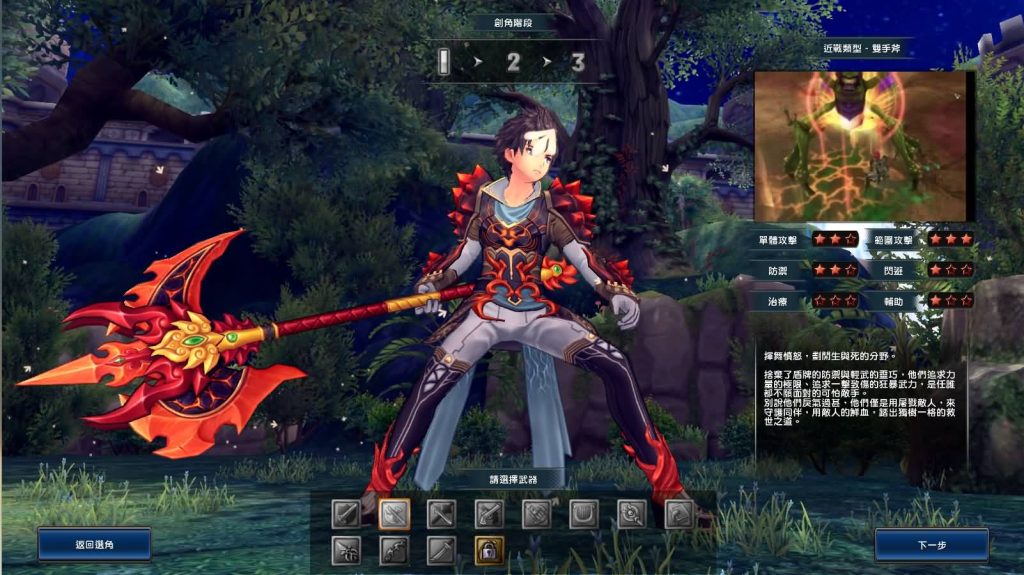1024x575 pixels.
Task: Jump to creation step 3
Action: [x=577, y=63]
